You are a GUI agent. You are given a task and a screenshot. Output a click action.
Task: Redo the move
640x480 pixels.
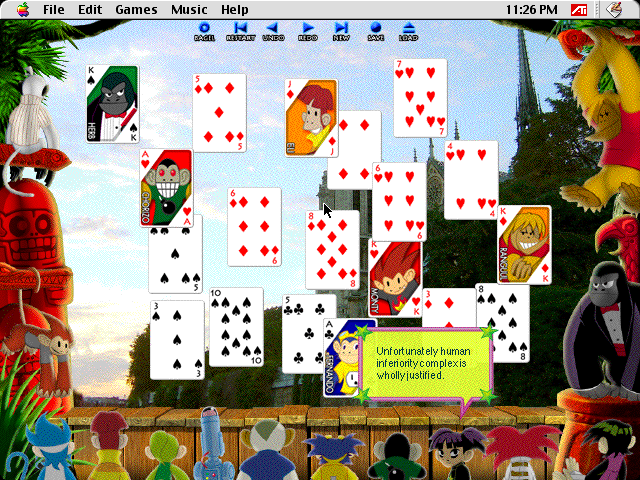[307, 31]
